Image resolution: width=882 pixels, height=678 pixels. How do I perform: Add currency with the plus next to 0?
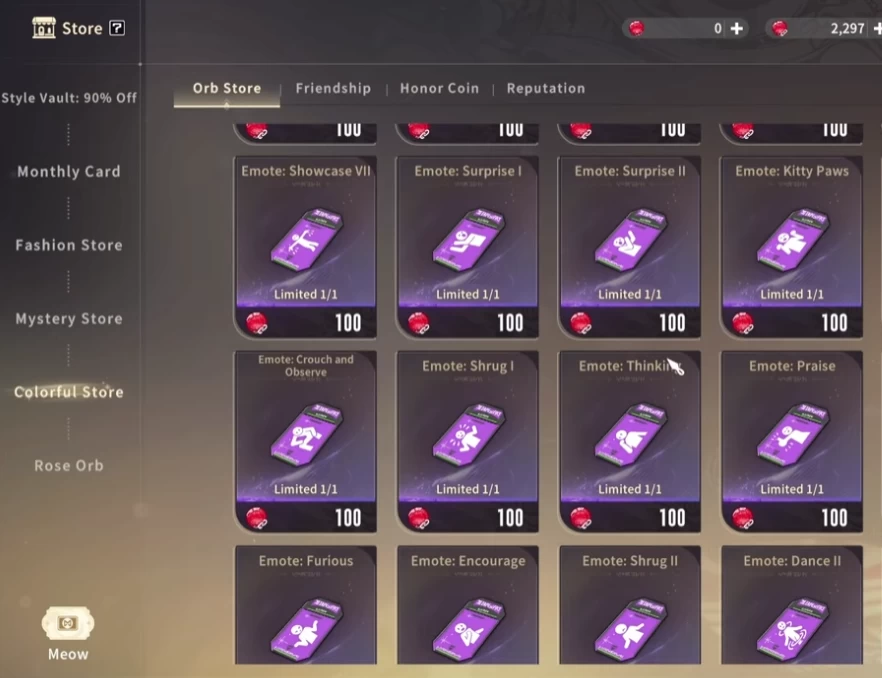tap(737, 28)
